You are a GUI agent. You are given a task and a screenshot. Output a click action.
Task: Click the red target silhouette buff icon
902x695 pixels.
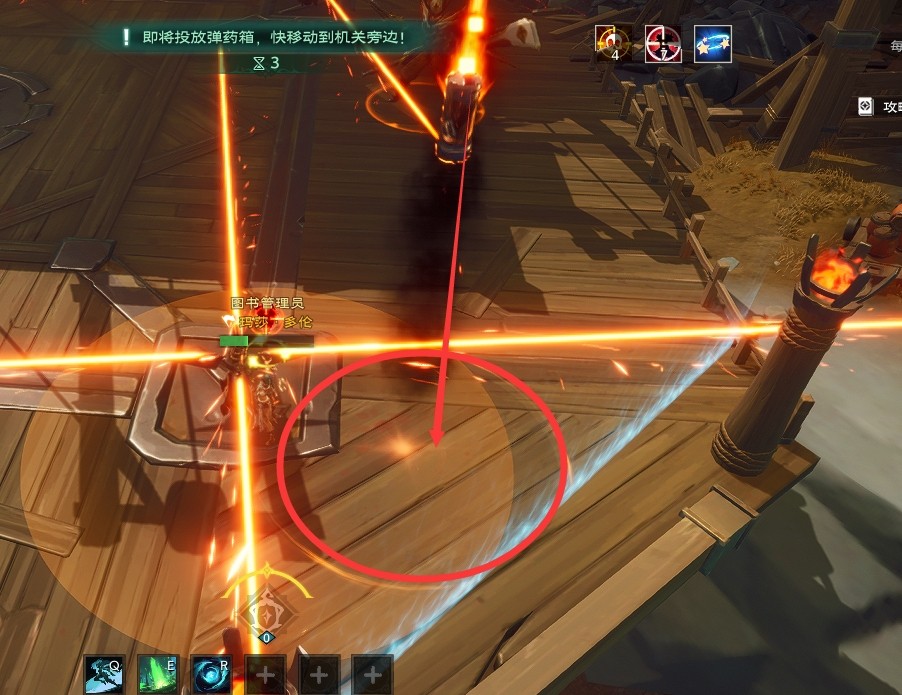click(663, 44)
